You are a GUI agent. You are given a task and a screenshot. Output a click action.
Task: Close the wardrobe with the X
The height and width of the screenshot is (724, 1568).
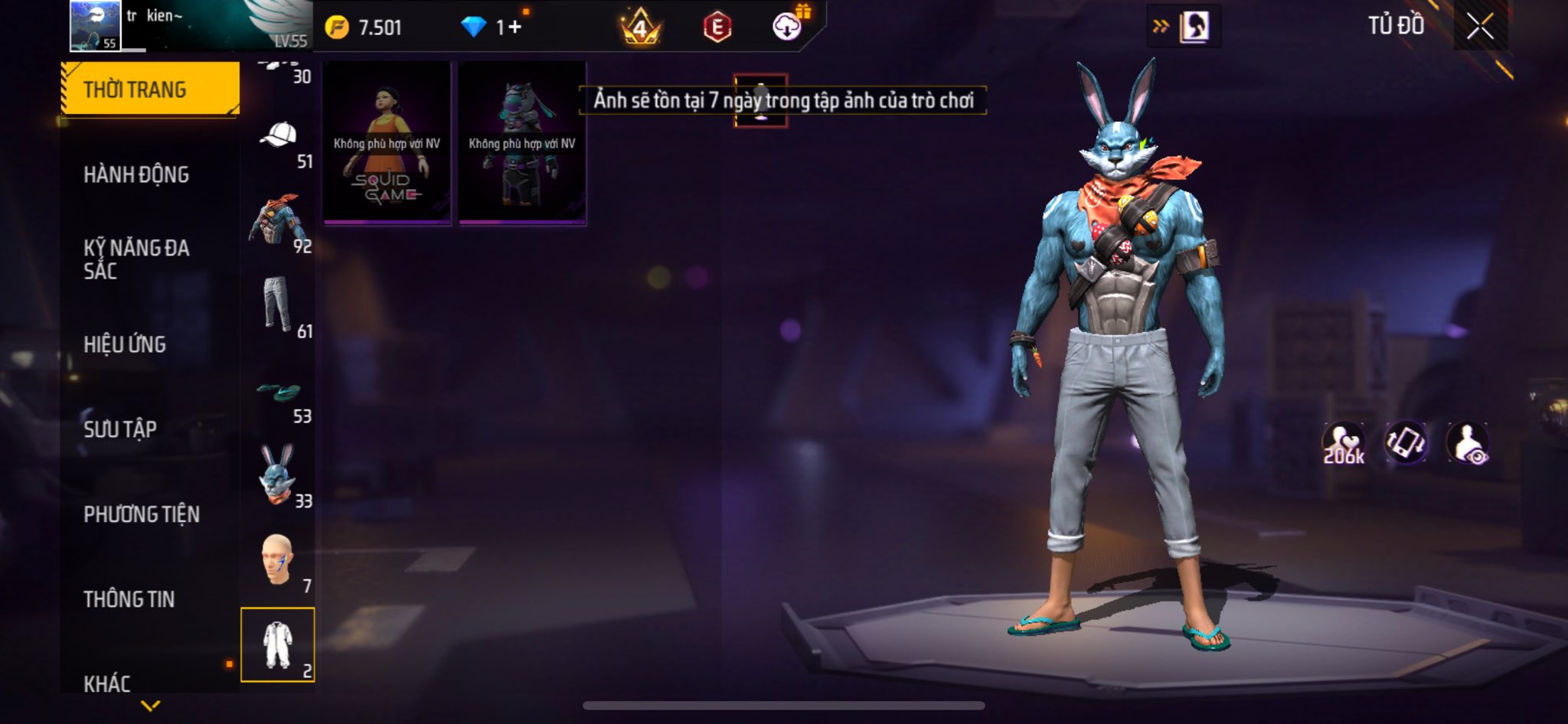(x=1480, y=27)
